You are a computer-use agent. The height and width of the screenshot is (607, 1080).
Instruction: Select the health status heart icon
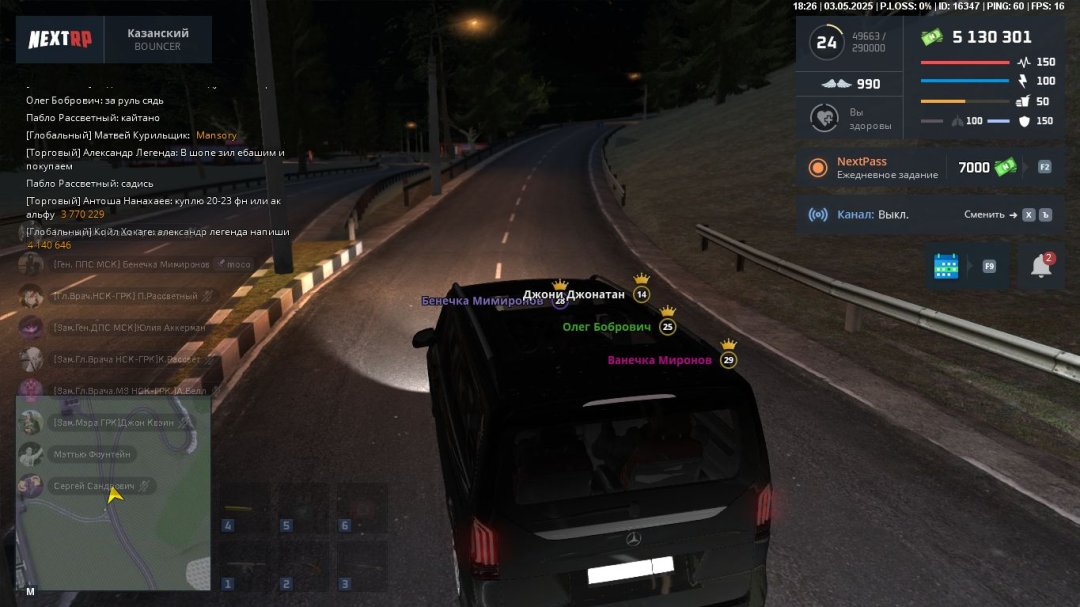(x=825, y=119)
